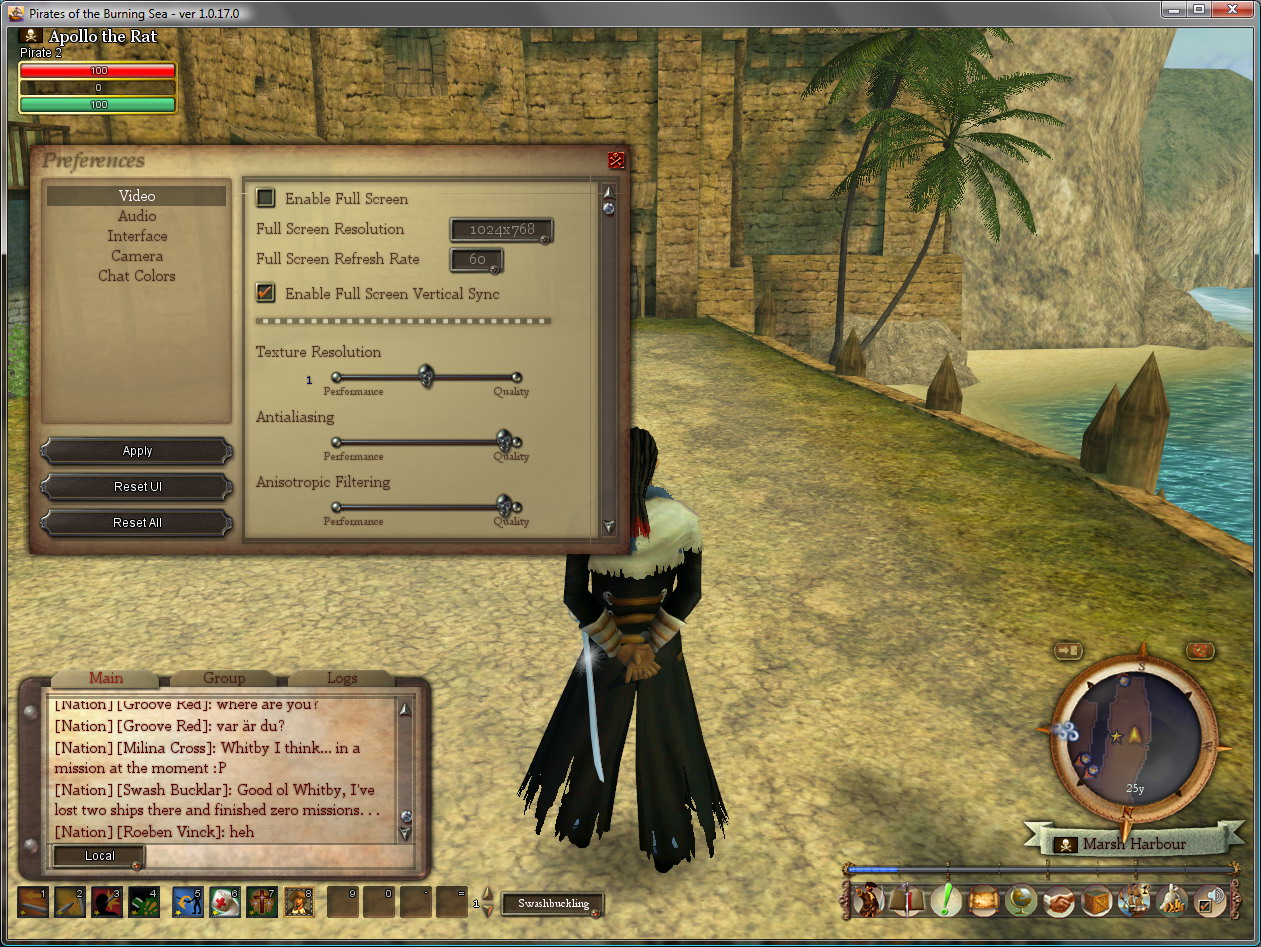Click the compass minimap
The width and height of the screenshot is (1261, 947).
coord(1135,739)
